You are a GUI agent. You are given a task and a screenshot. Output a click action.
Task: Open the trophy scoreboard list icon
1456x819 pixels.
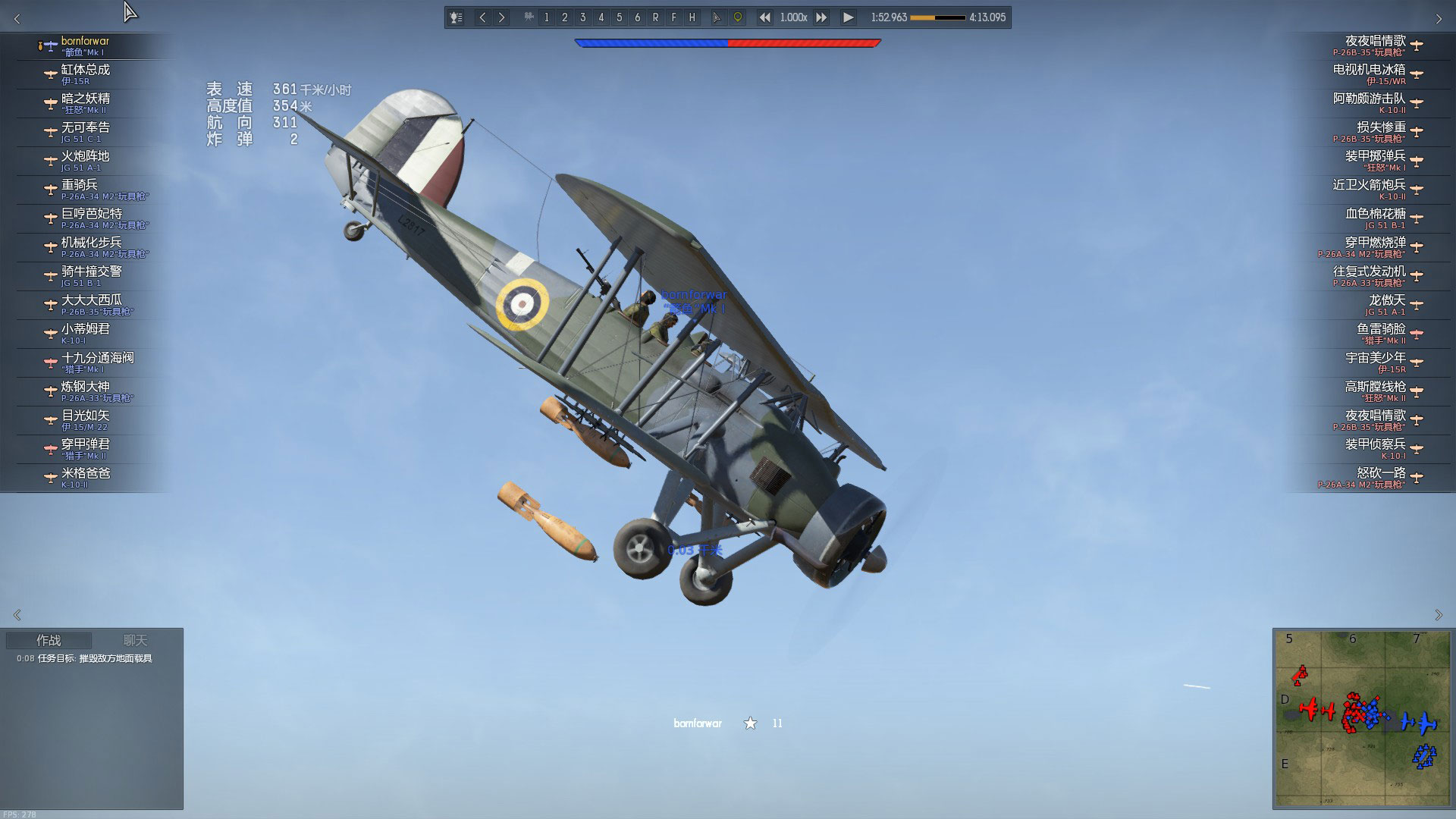(x=457, y=17)
